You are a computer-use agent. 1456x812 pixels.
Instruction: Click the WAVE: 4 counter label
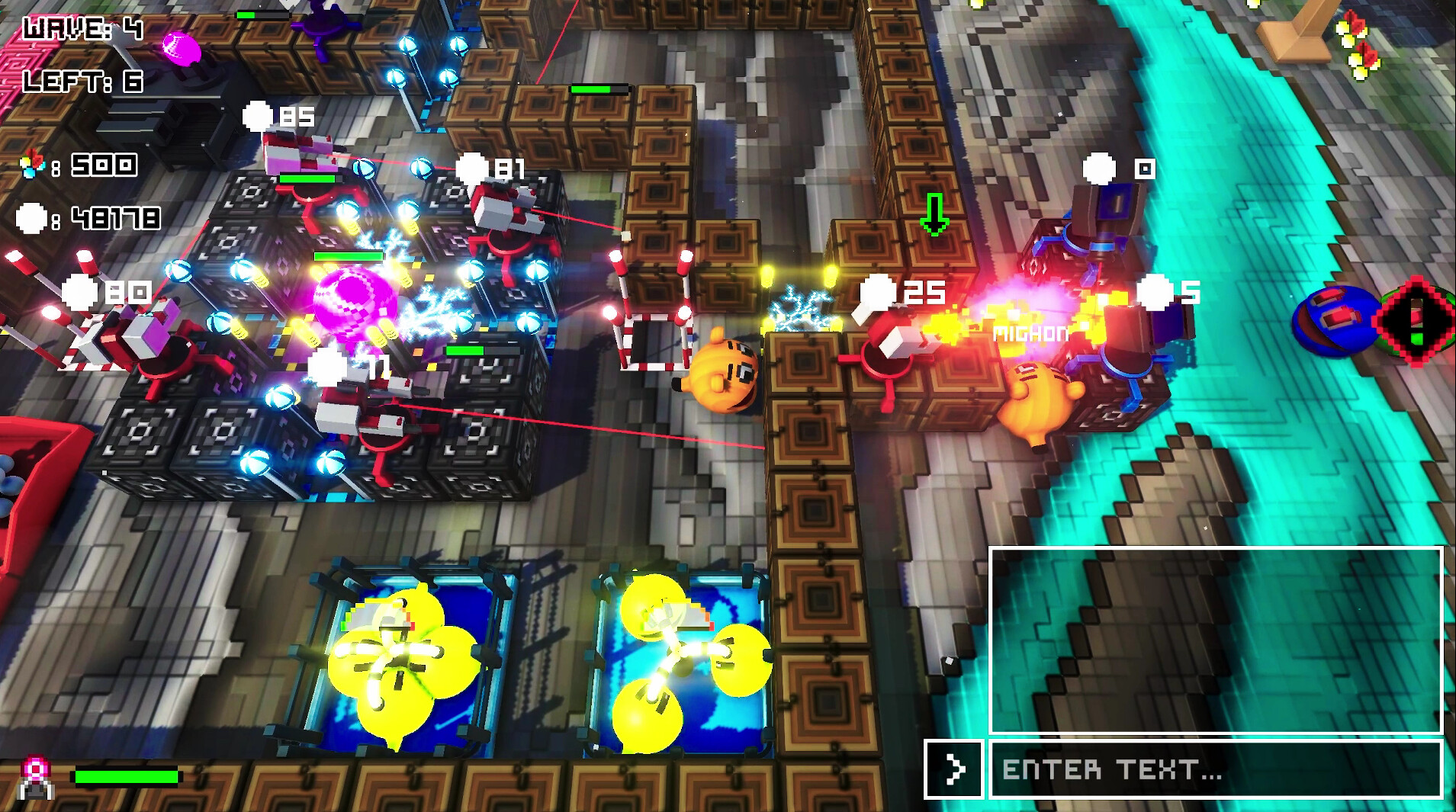(x=80, y=28)
